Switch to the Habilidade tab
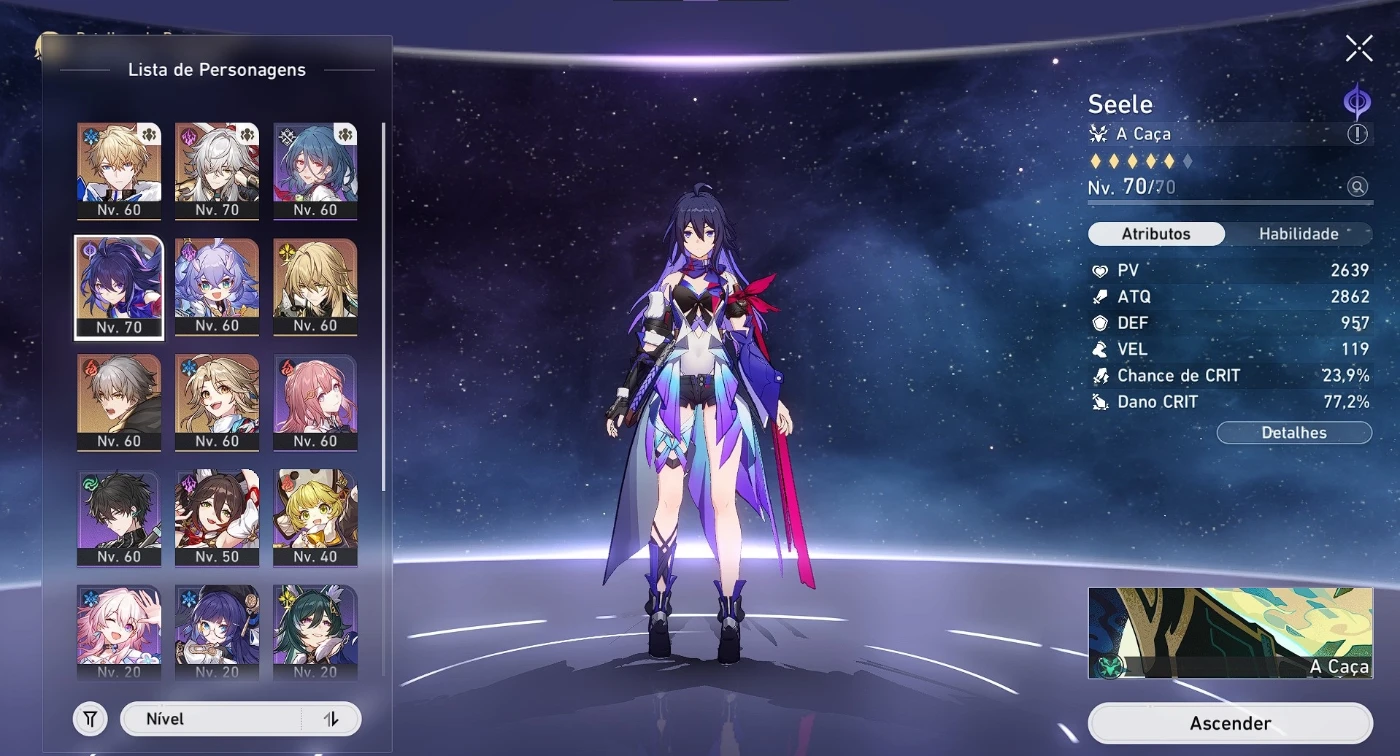The image size is (1400, 756). [x=1298, y=234]
